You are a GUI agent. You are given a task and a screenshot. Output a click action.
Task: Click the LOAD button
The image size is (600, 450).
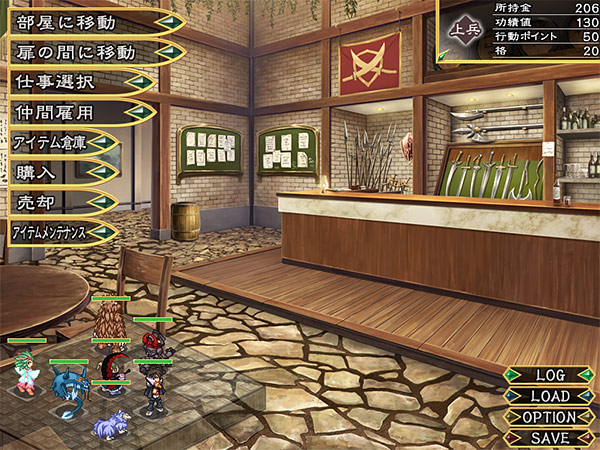[x=550, y=396]
